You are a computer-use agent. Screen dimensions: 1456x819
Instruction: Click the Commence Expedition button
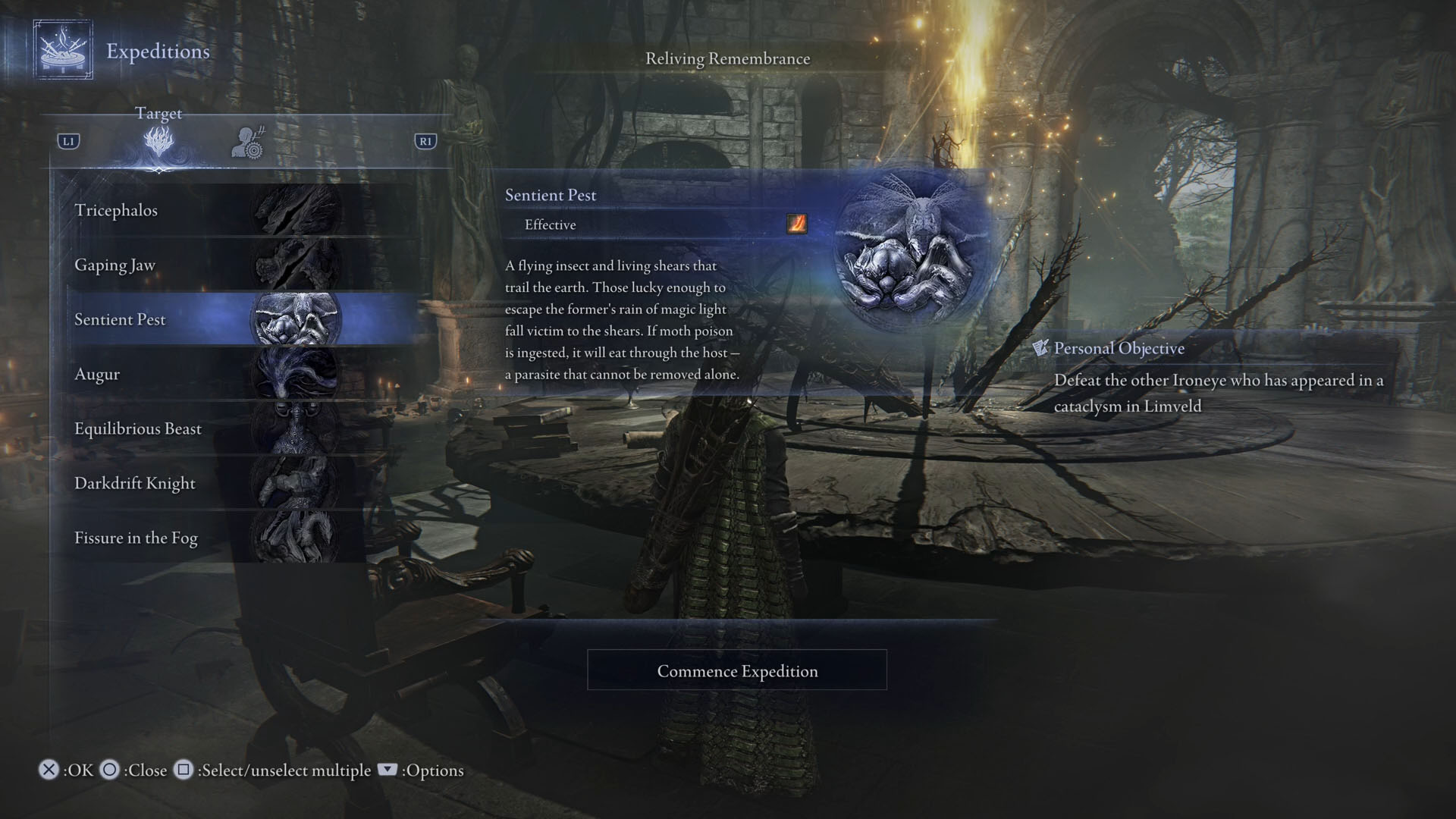737,670
